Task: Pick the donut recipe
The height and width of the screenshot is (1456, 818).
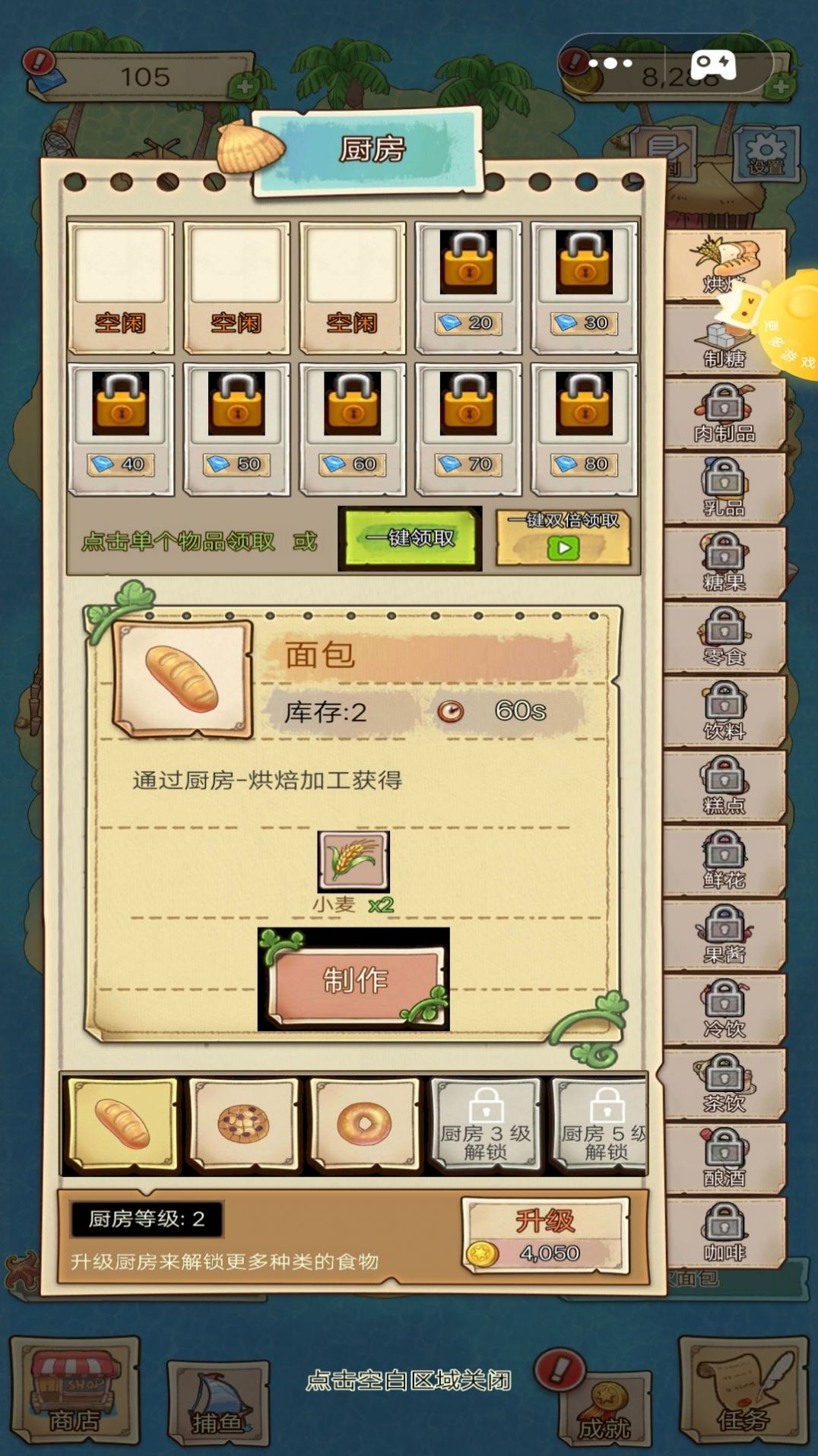Action: click(x=364, y=1125)
